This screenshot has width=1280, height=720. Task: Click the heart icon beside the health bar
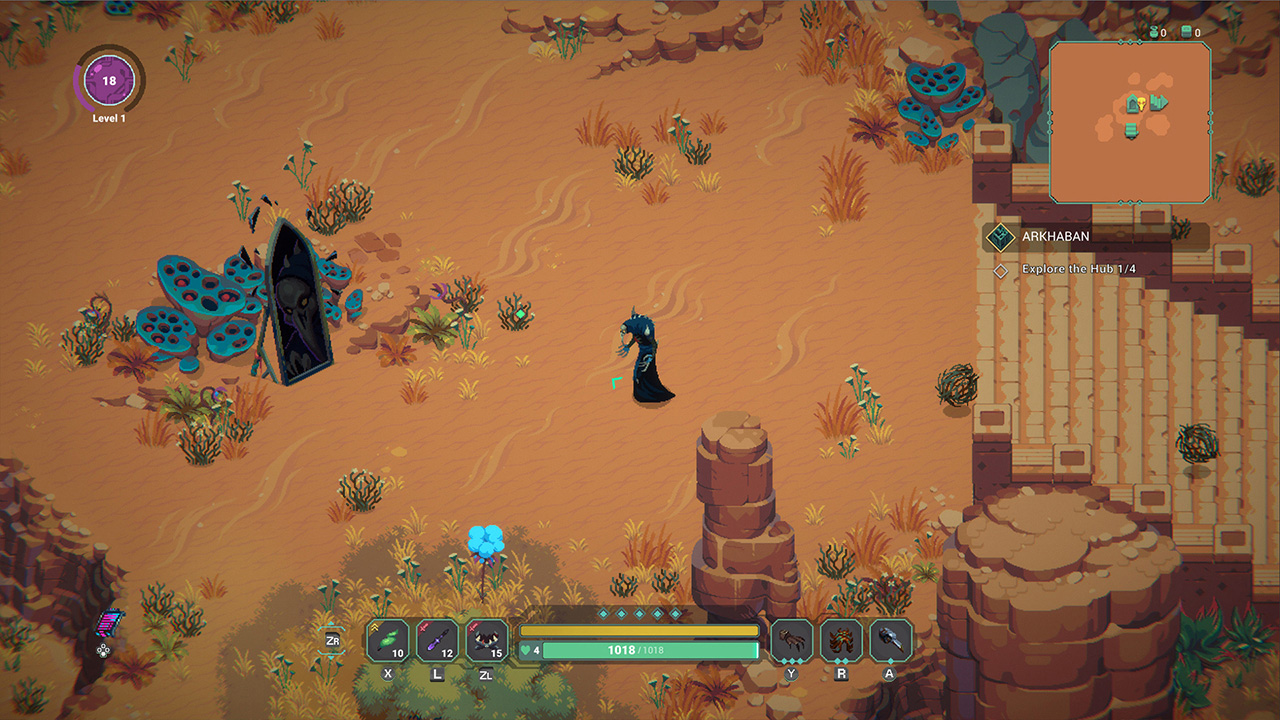[524, 649]
